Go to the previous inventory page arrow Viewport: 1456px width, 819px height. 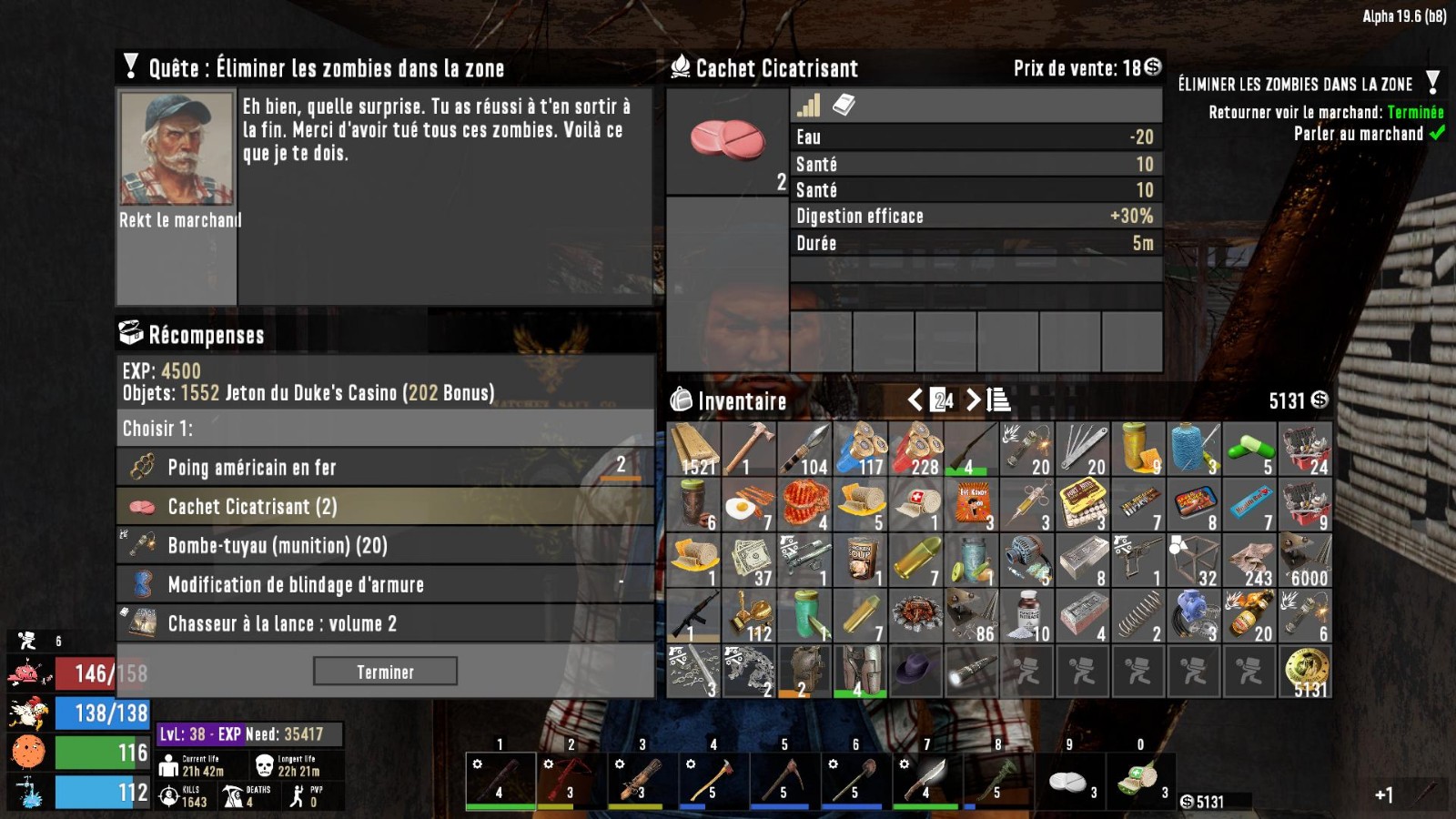[x=915, y=399]
